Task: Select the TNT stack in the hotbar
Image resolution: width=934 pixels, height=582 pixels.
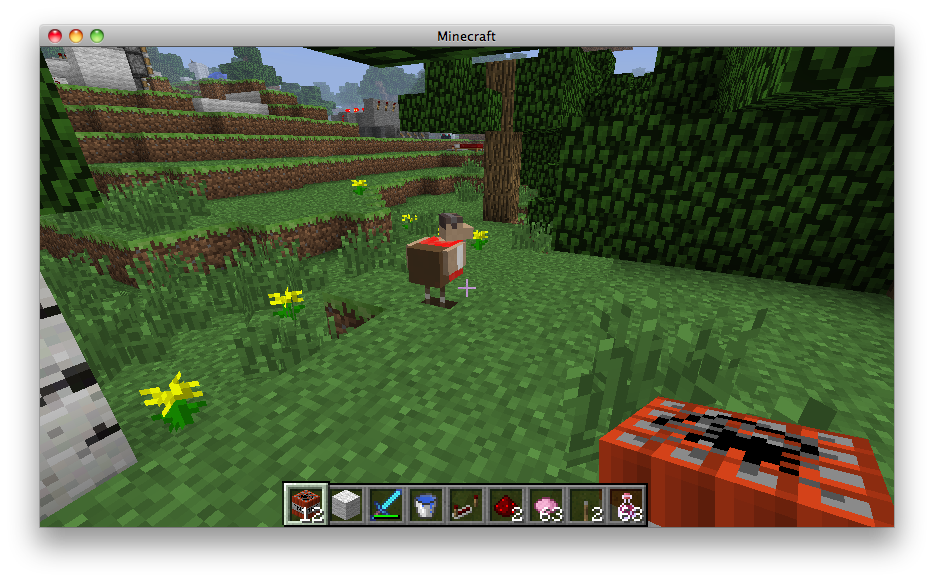Action: 305,505
